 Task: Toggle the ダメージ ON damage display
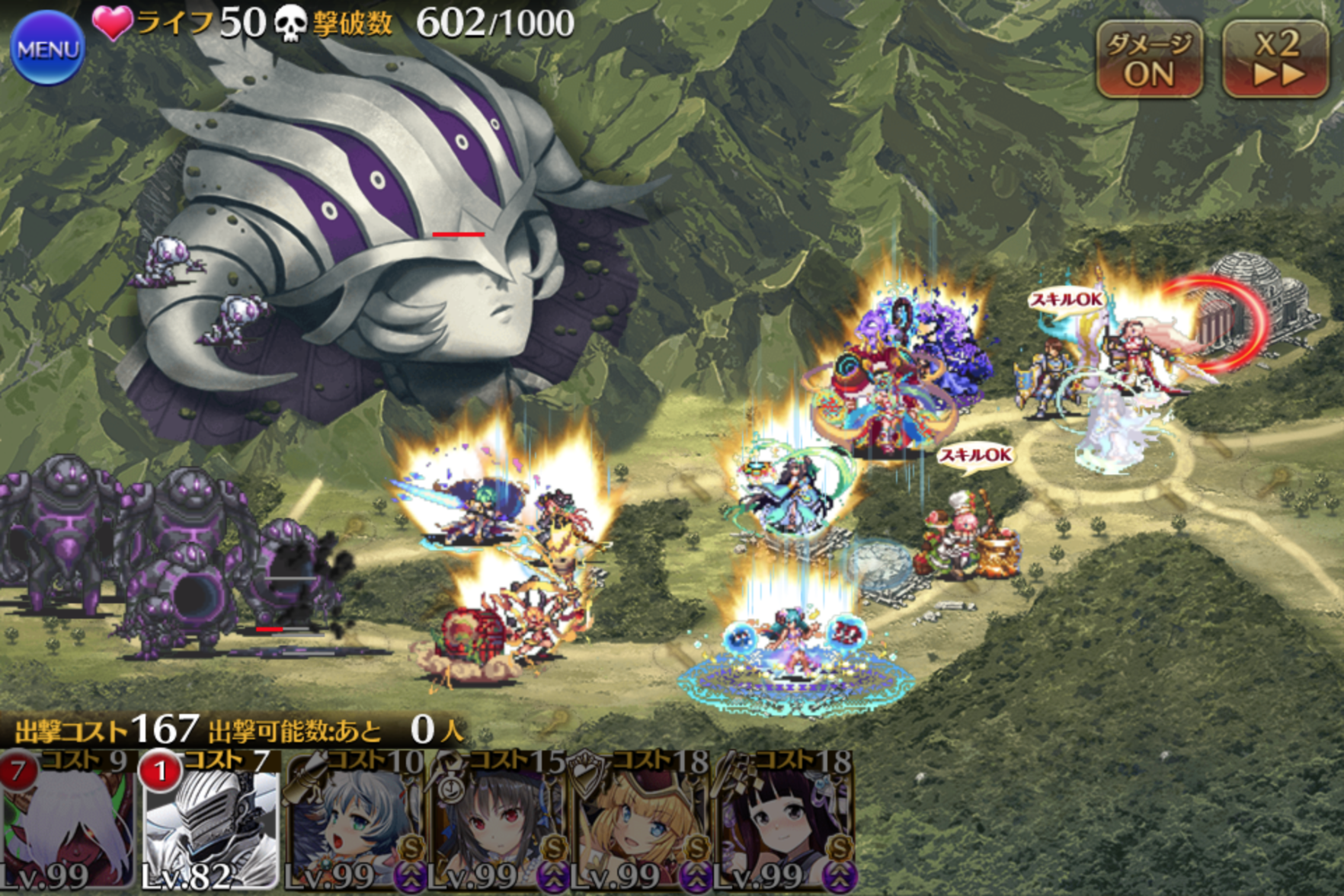tap(1149, 59)
